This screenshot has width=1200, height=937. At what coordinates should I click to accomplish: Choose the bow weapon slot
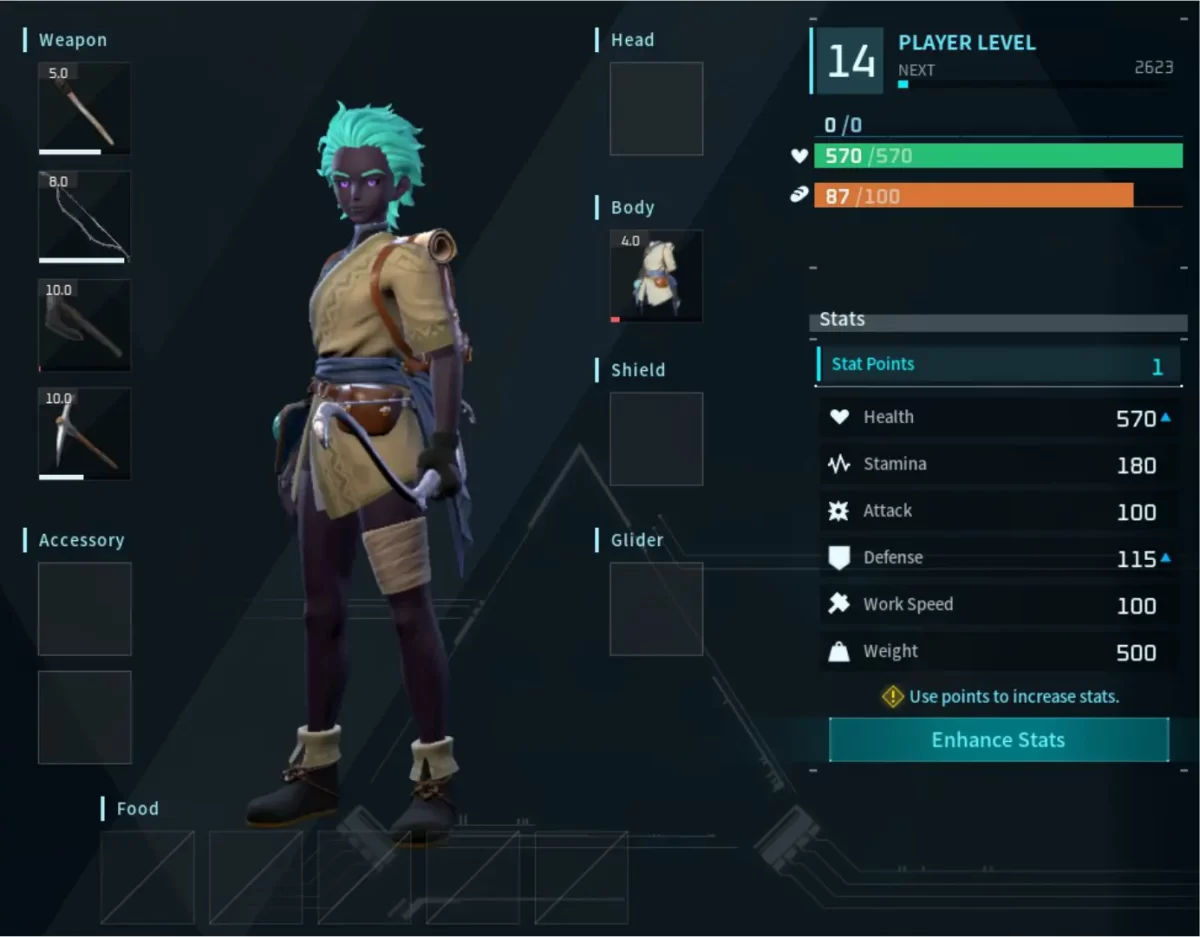click(x=84, y=216)
